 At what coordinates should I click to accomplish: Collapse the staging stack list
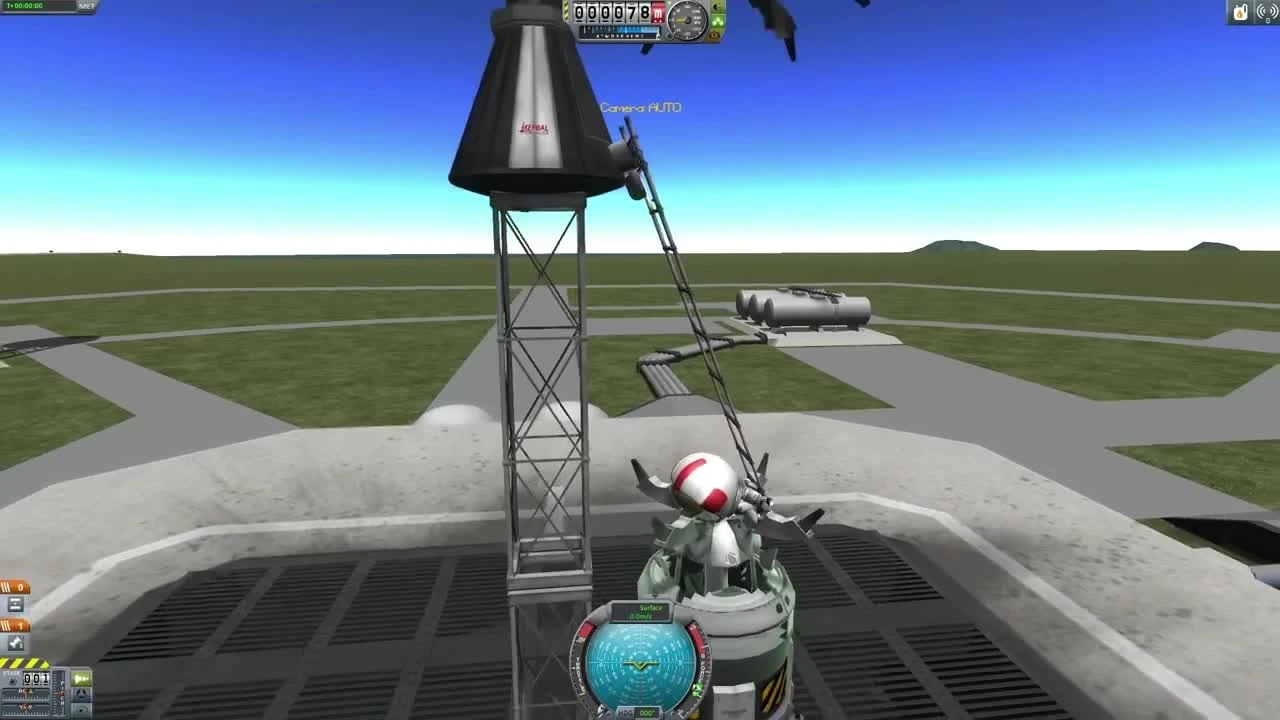tap(12, 682)
